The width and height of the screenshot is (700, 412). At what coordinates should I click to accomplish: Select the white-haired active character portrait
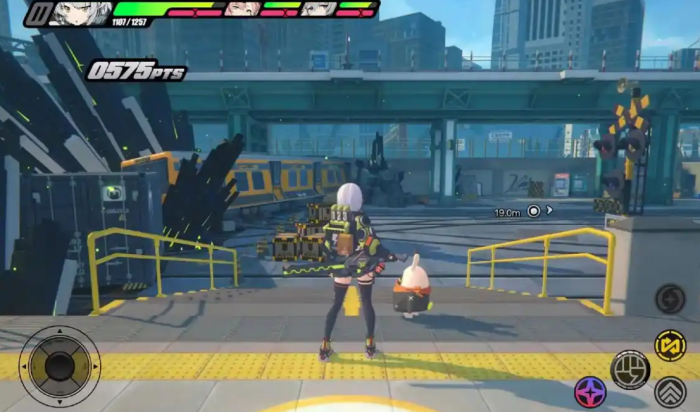pyautogui.click(x=80, y=13)
